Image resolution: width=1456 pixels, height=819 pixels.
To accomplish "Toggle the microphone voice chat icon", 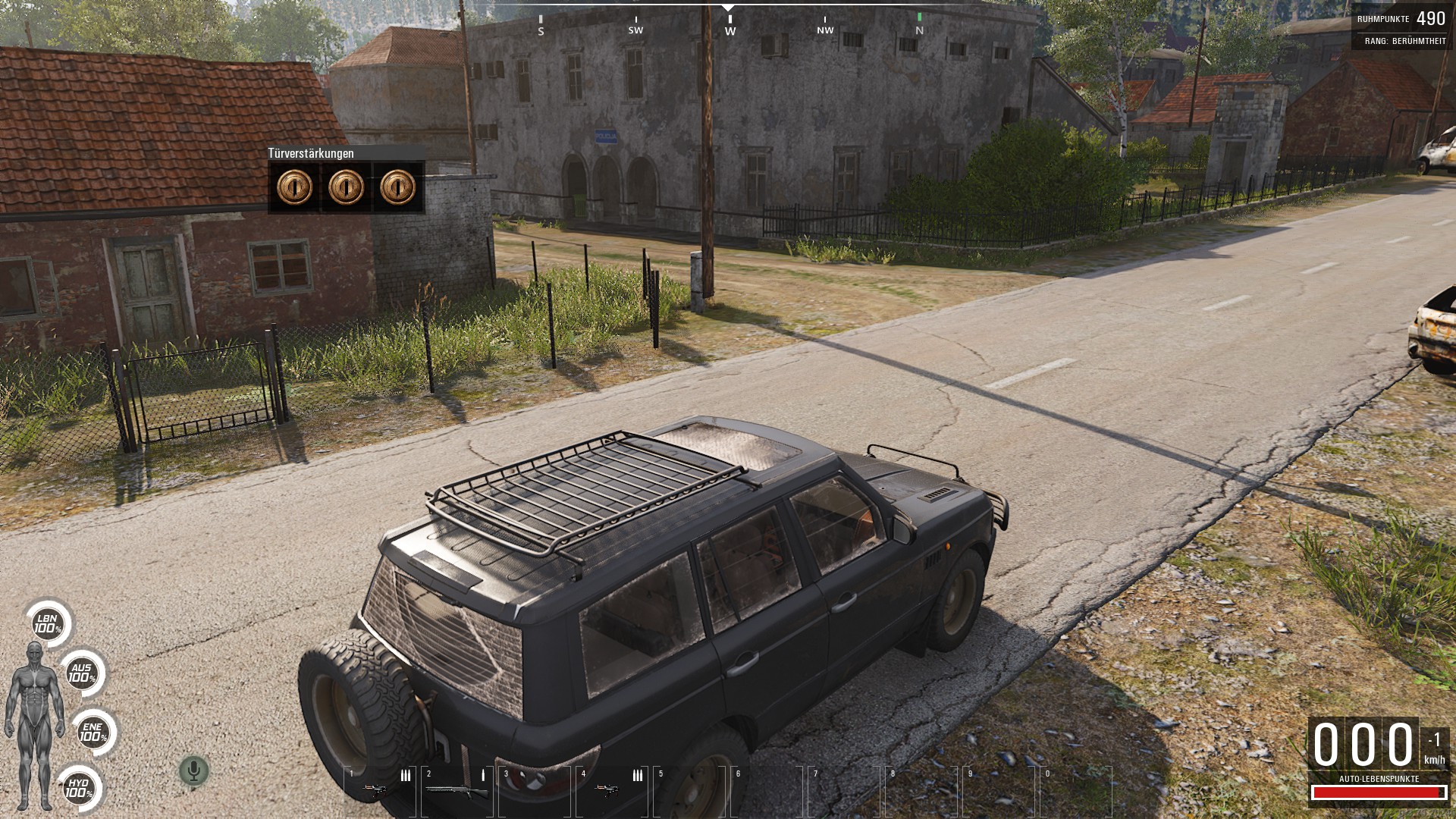I will tap(193, 771).
